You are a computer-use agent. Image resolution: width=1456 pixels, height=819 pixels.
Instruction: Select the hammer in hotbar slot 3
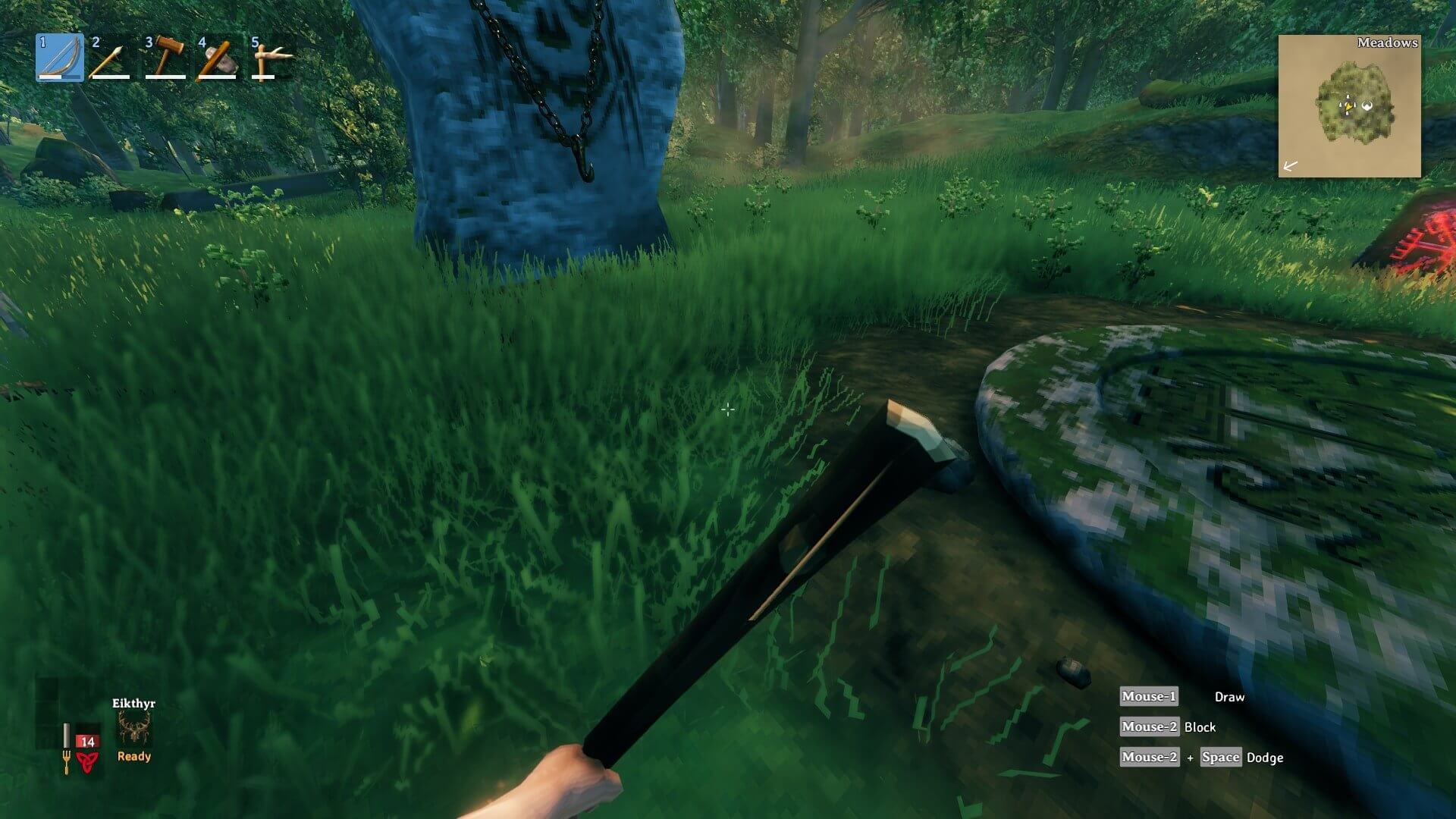pos(163,59)
